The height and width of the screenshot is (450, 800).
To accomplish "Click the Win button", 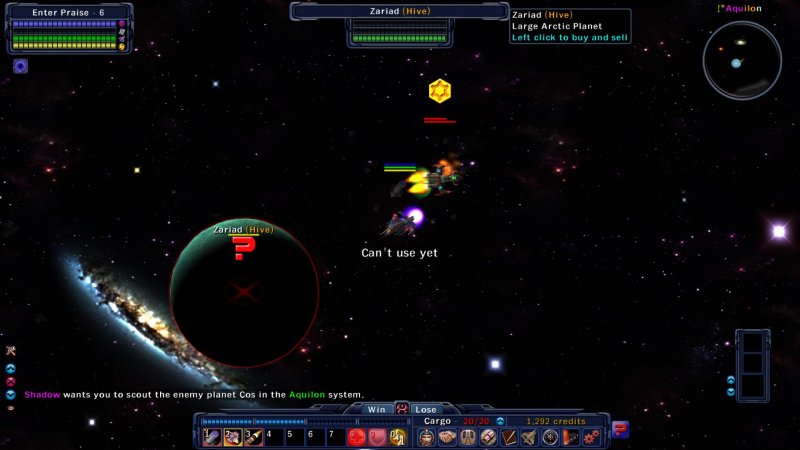I will click(x=375, y=409).
